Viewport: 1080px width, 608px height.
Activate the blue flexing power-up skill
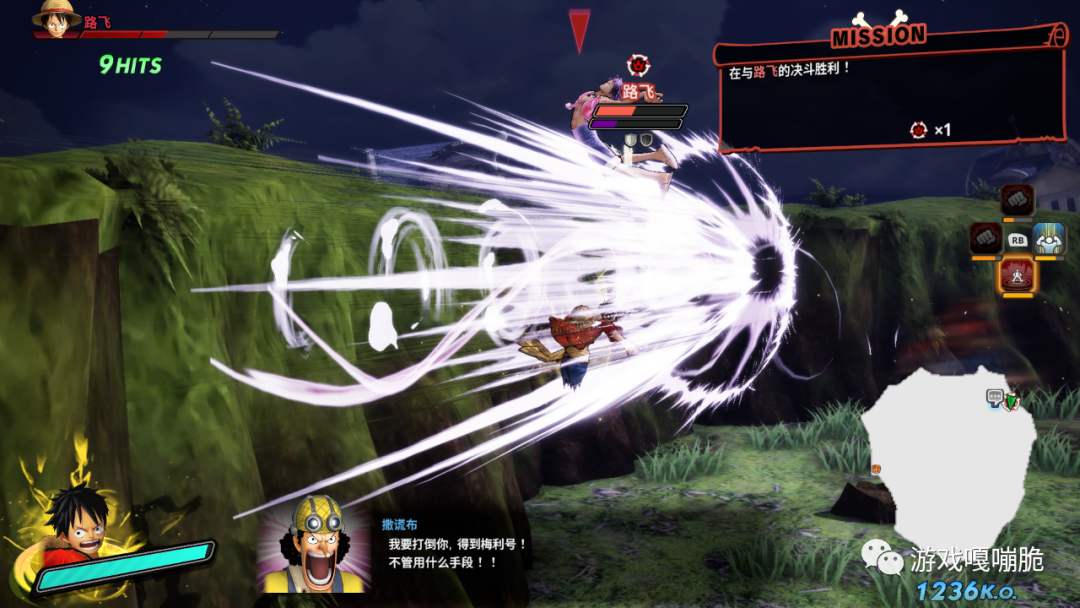point(1049,239)
